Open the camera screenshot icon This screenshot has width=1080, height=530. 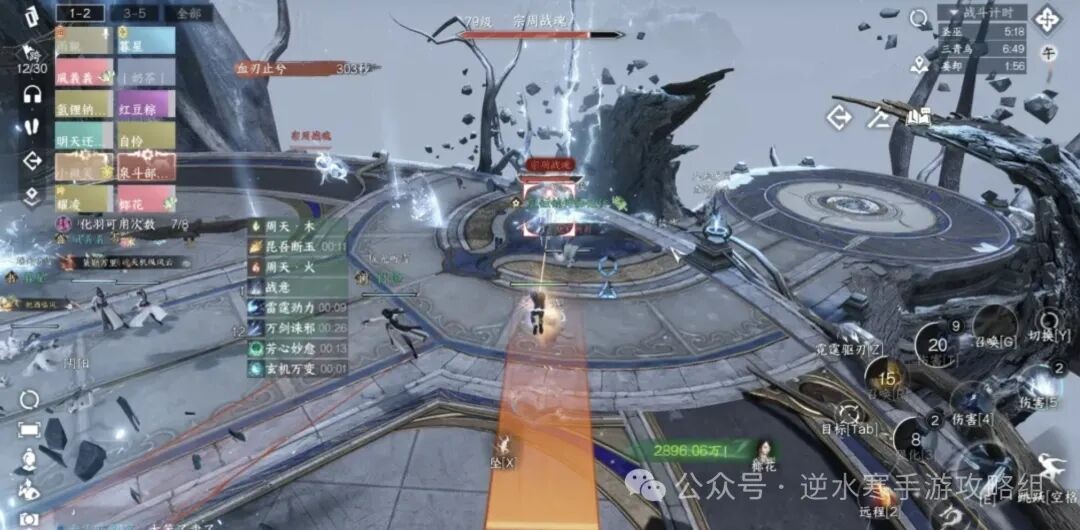pyautogui.click(x=30, y=519)
